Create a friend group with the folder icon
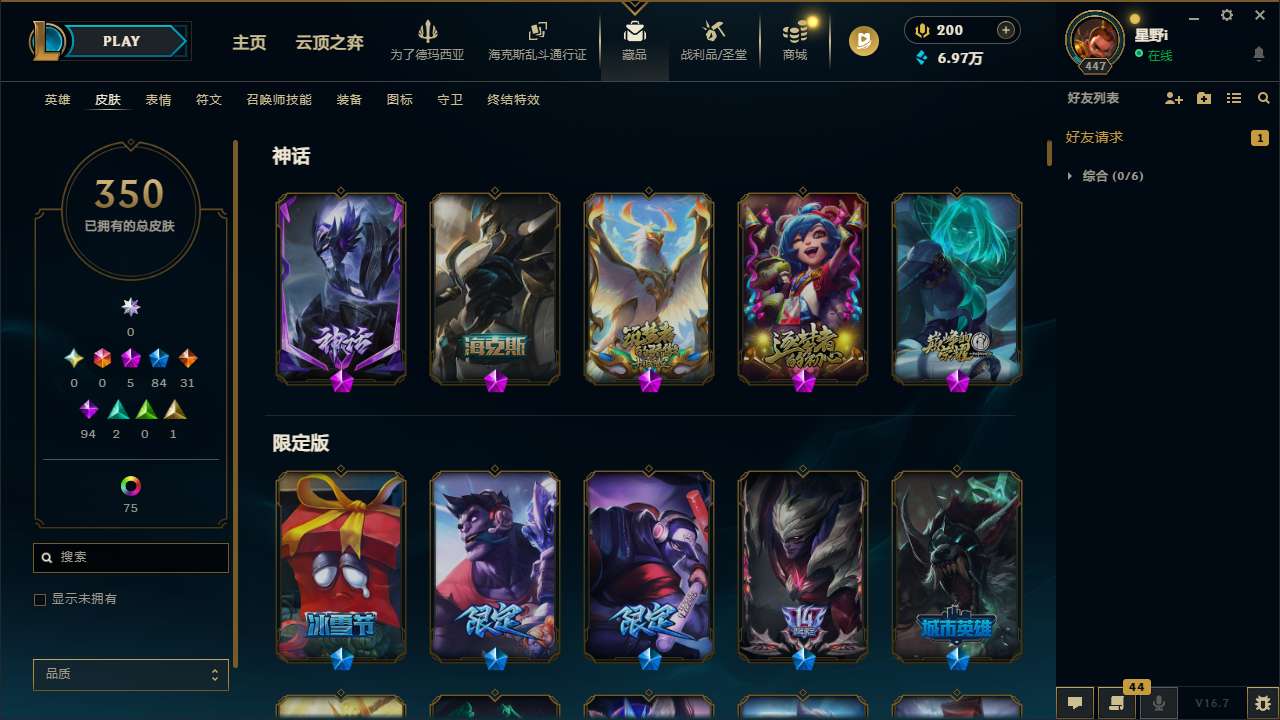The width and height of the screenshot is (1280, 720). (1203, 98)
